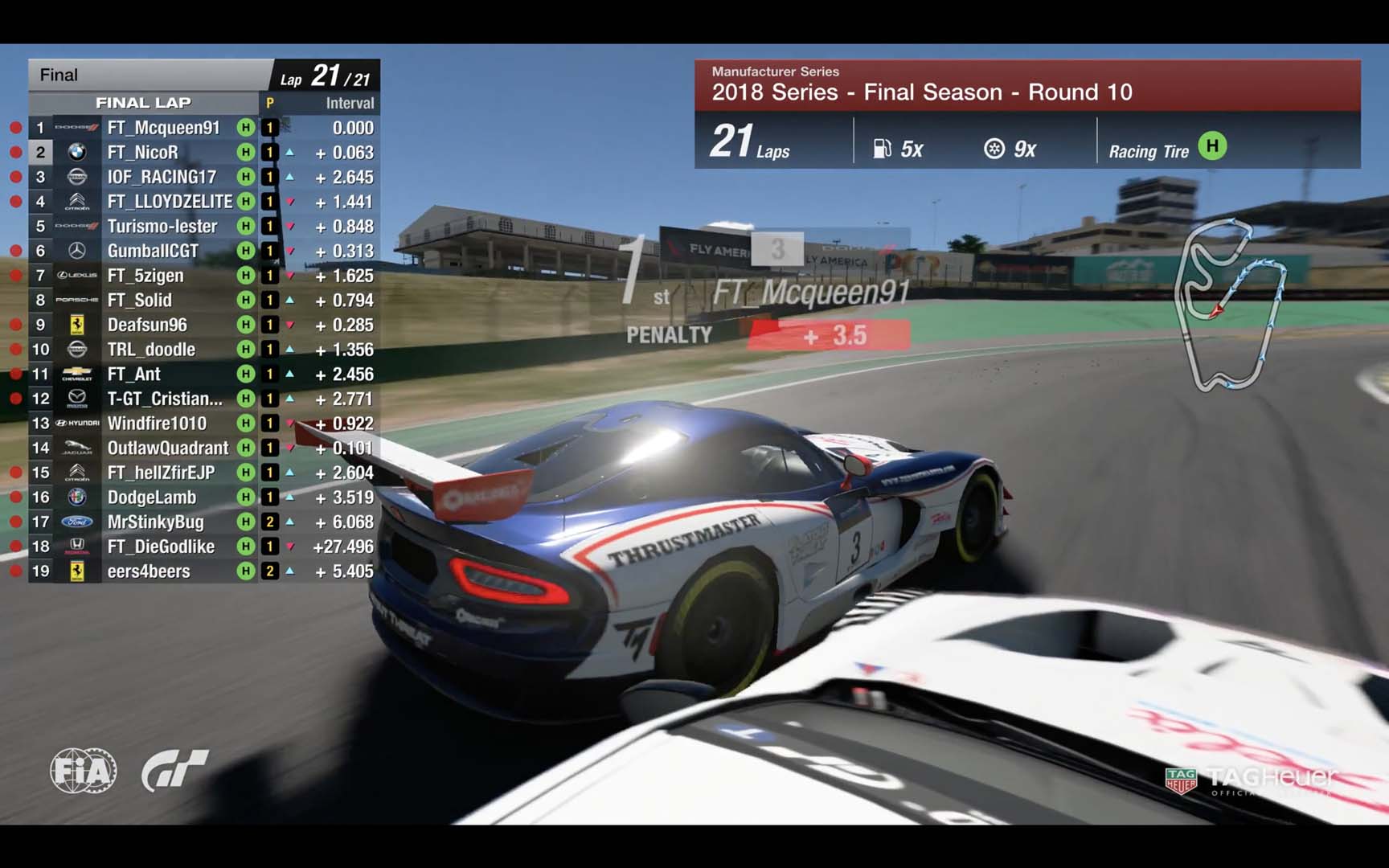This screenshot has height=868, width=1389.
Task: Choose DodgeLamb in the leaderboard
Action: point(151,497)
